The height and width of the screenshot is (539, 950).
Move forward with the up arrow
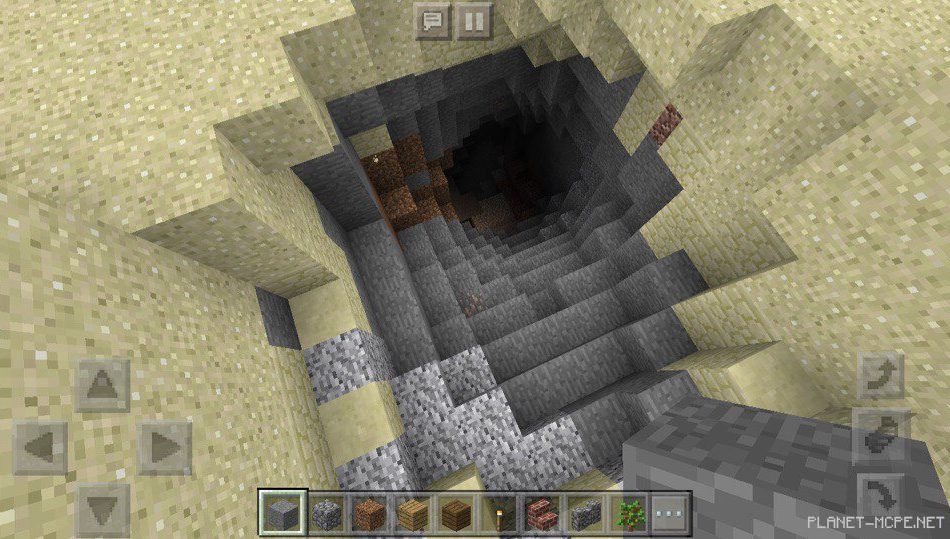pyautogui.click(x=103, y=385)
